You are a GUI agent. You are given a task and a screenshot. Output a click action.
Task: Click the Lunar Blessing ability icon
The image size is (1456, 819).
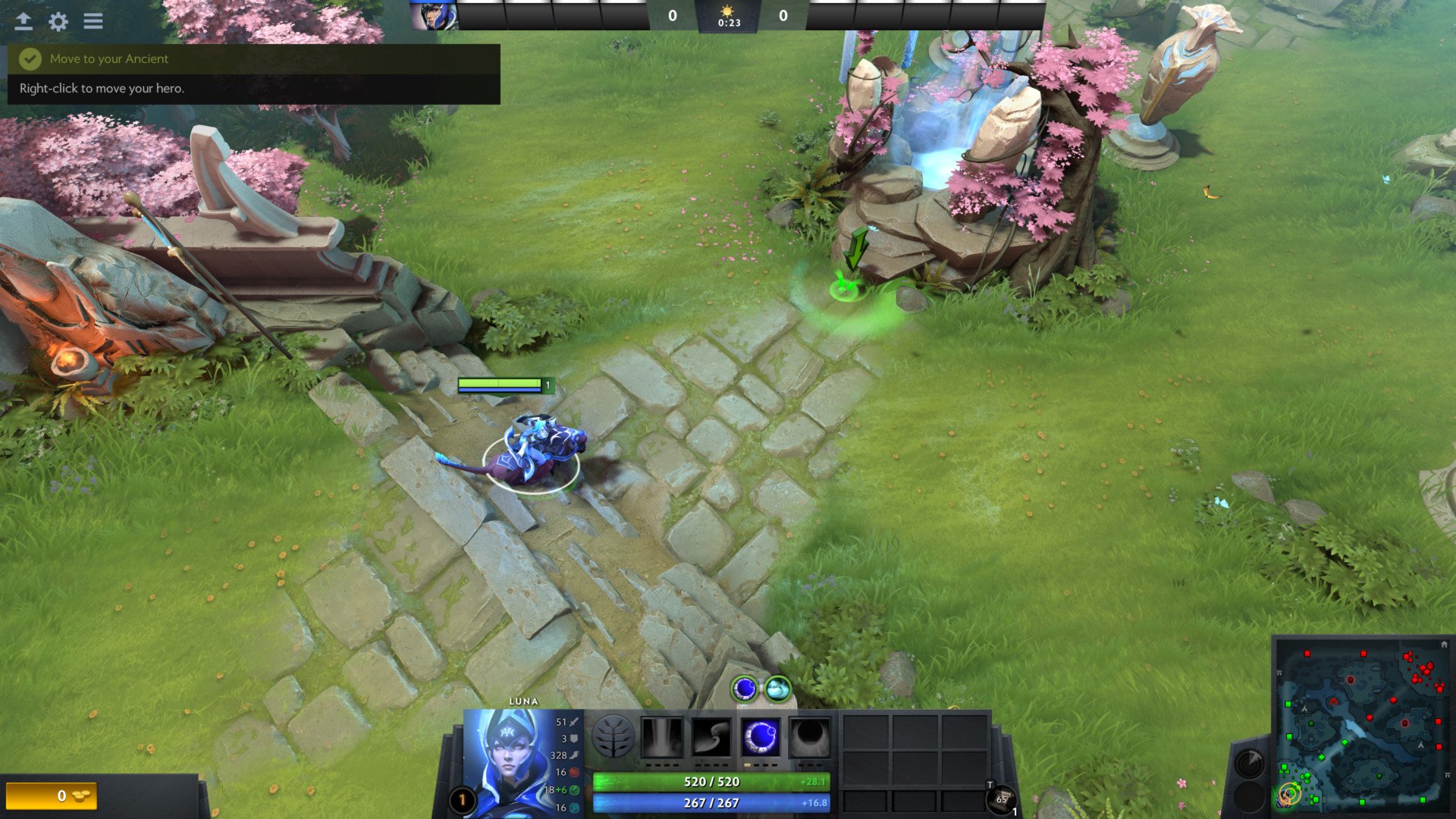click(761, 736)
